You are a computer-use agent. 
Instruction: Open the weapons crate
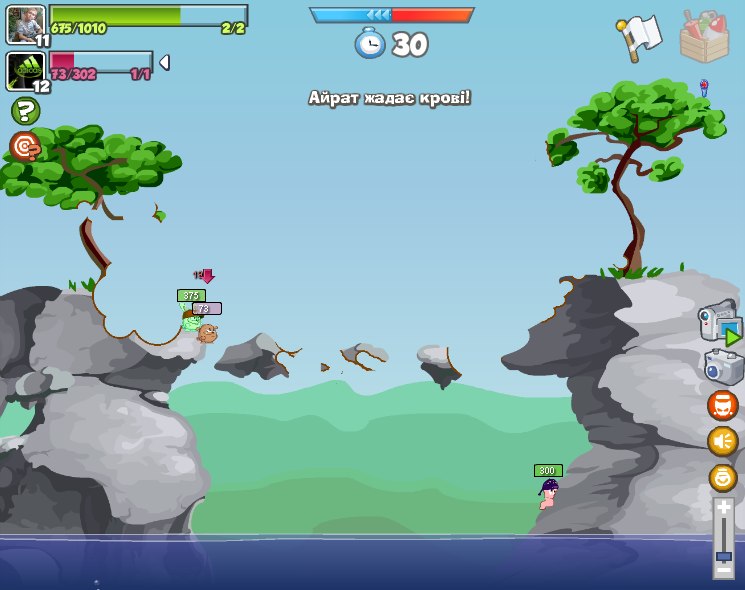(704, 36)
